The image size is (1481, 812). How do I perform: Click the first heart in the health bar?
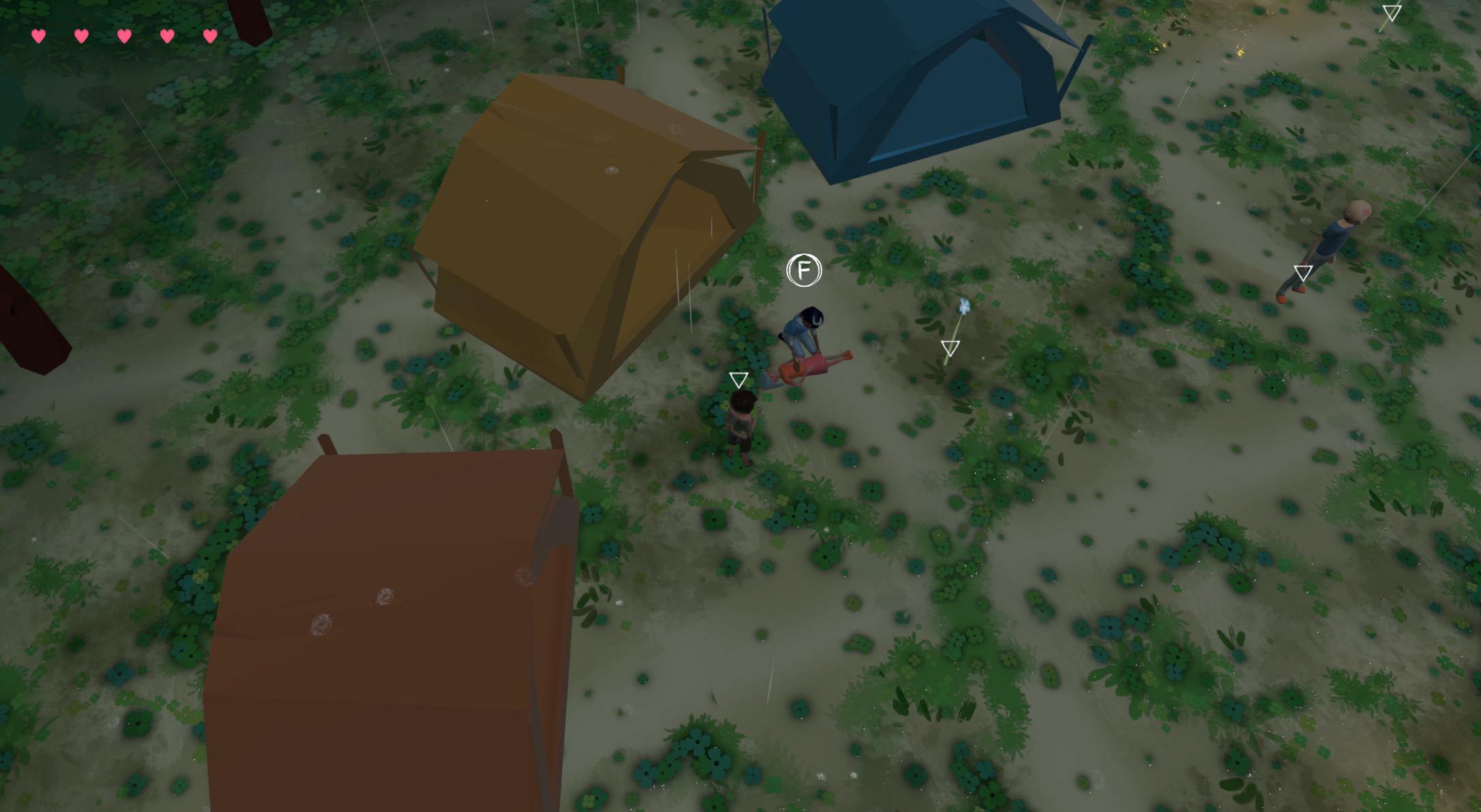point(39,36)
